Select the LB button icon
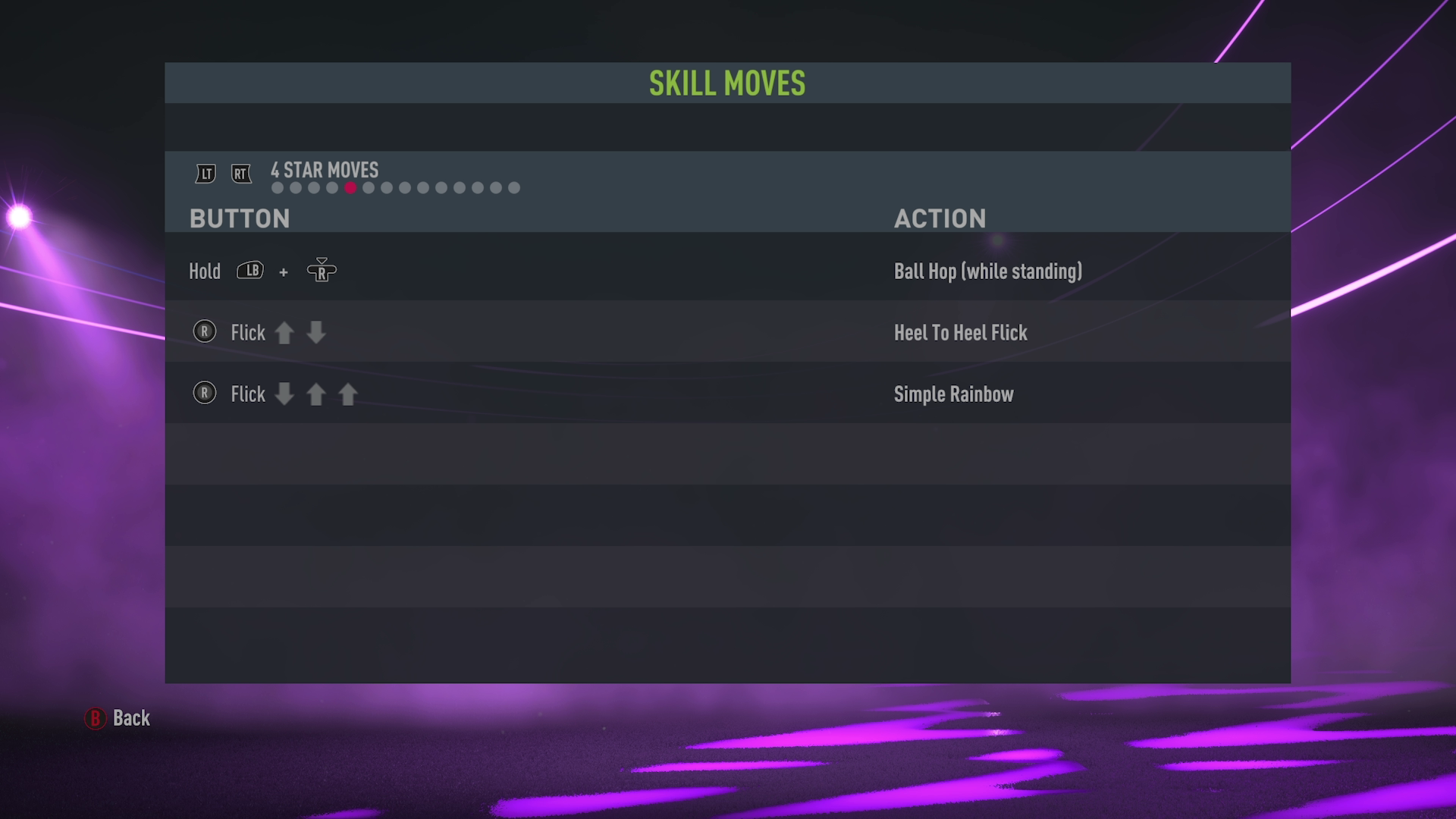Screen dimensions: 1456x819 251,271
